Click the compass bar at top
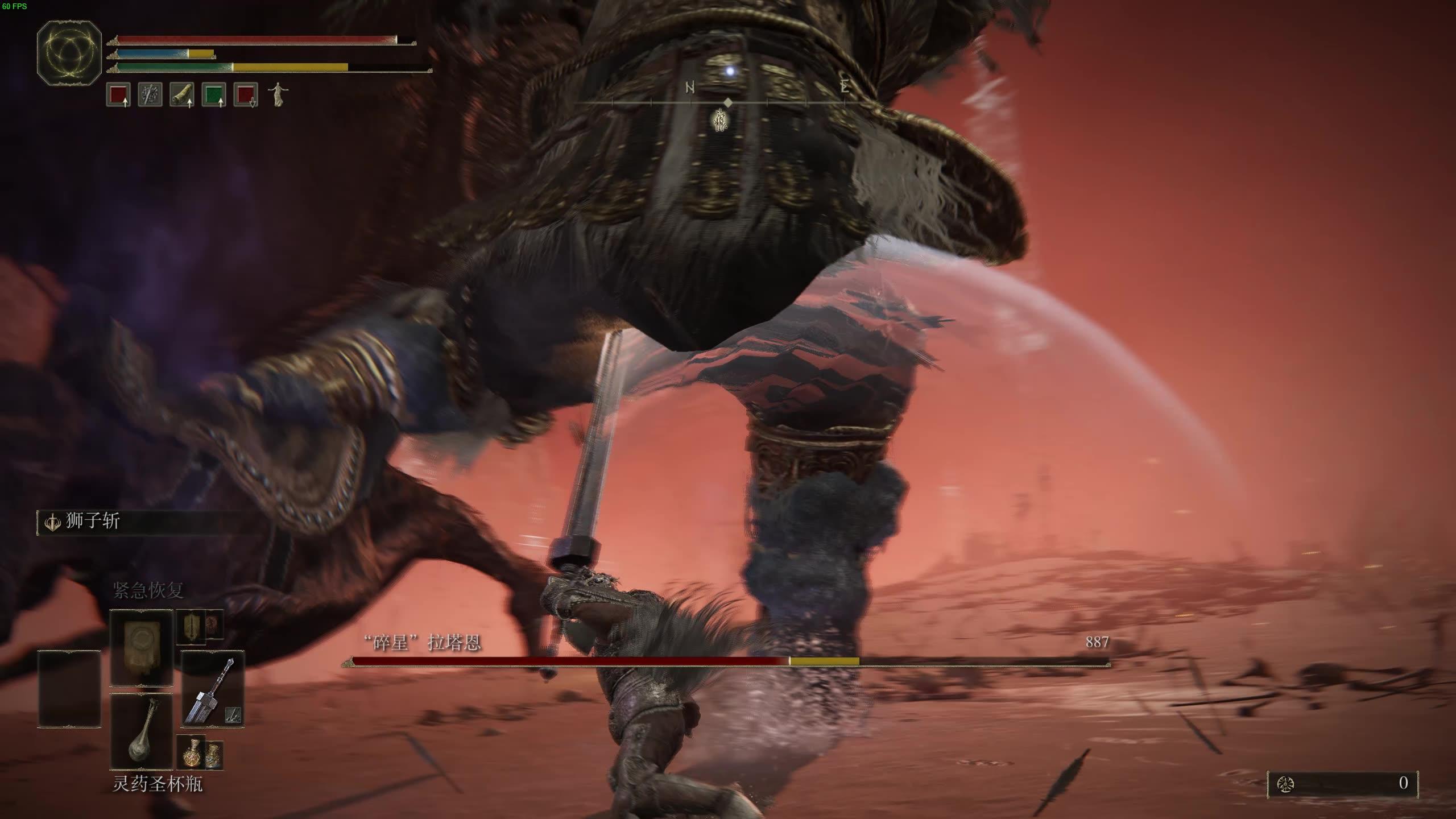This screenshot has height=819, width=1456. [728, 102]
